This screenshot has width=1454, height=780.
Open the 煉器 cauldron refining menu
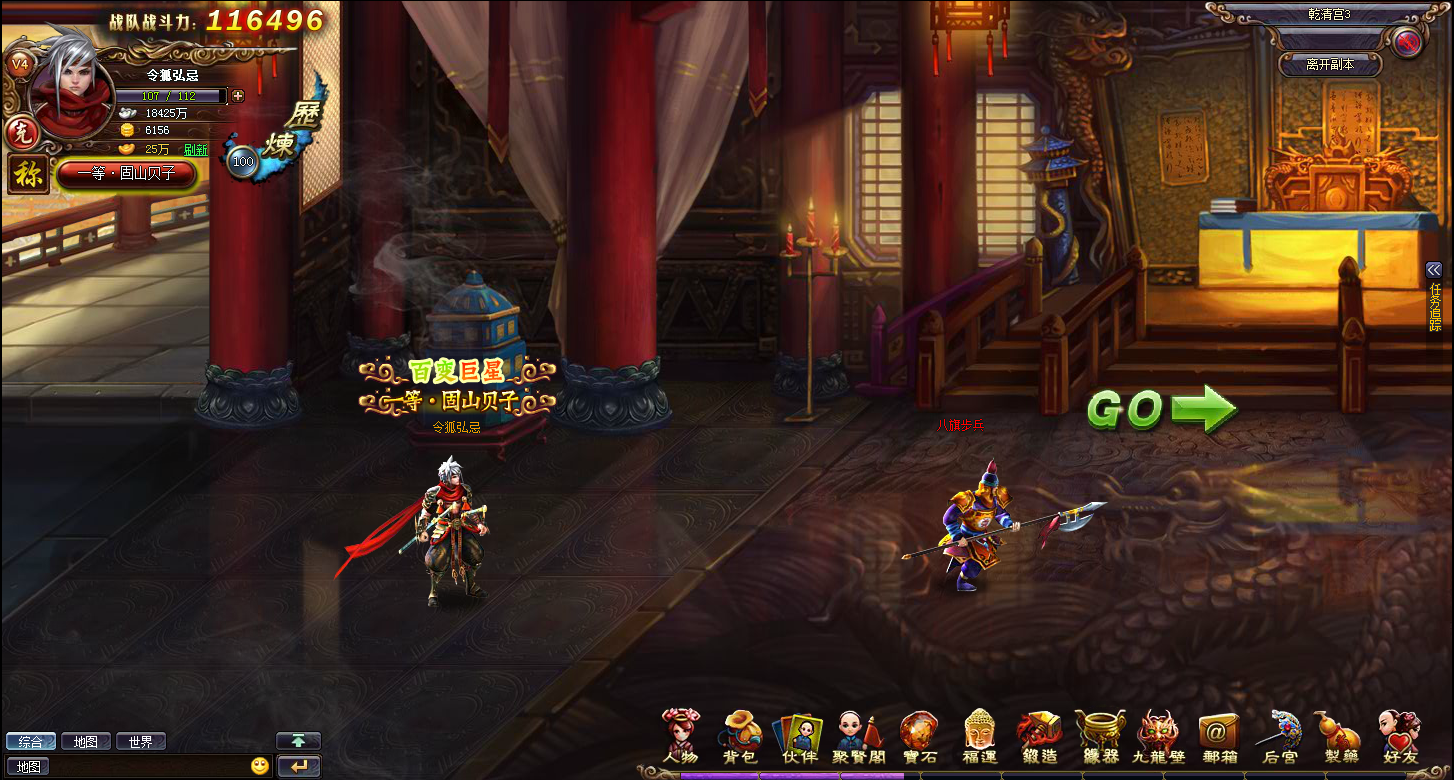point(1099,737)
